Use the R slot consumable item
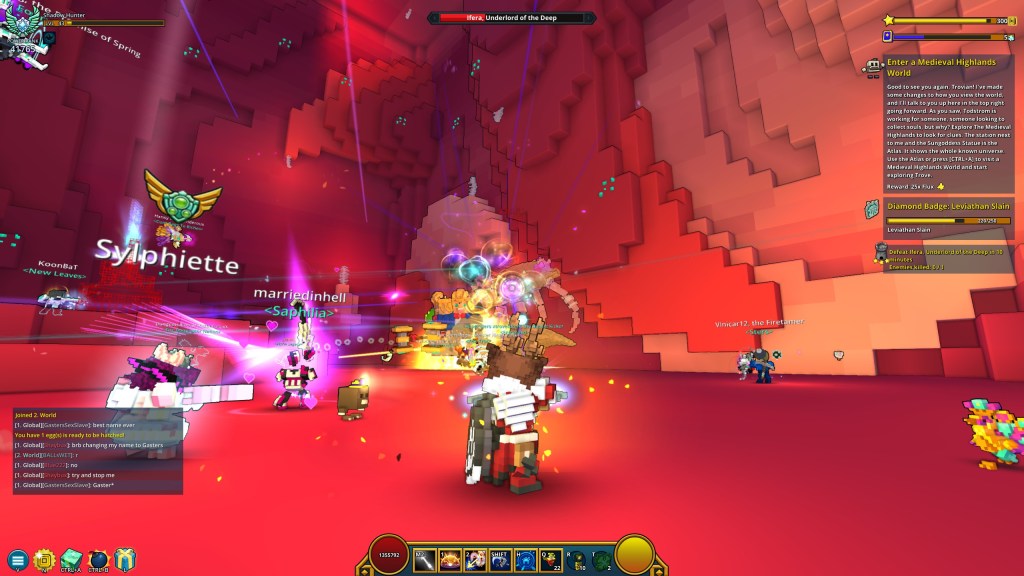This screenshot has width=1024, height=576. pyautogui.click(x=577, y=557)
